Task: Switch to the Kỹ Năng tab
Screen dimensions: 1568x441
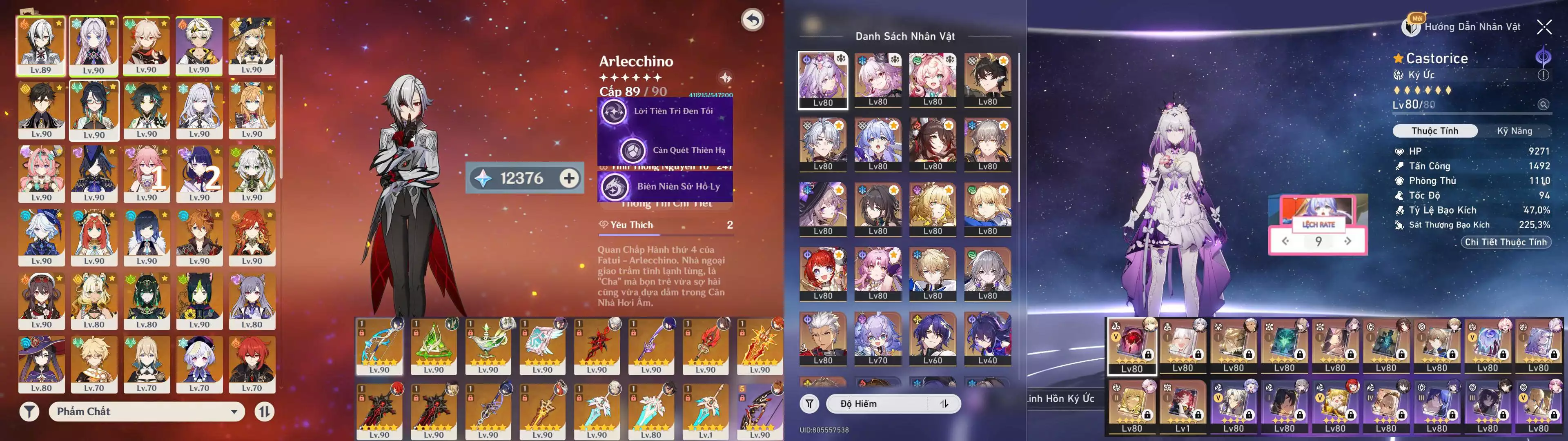Action: 1514,131
